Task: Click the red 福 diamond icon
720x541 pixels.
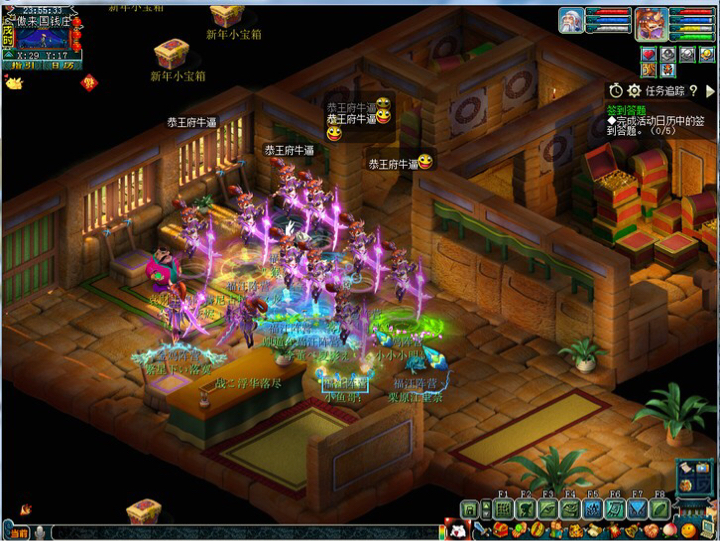Action: pos(89,81)
